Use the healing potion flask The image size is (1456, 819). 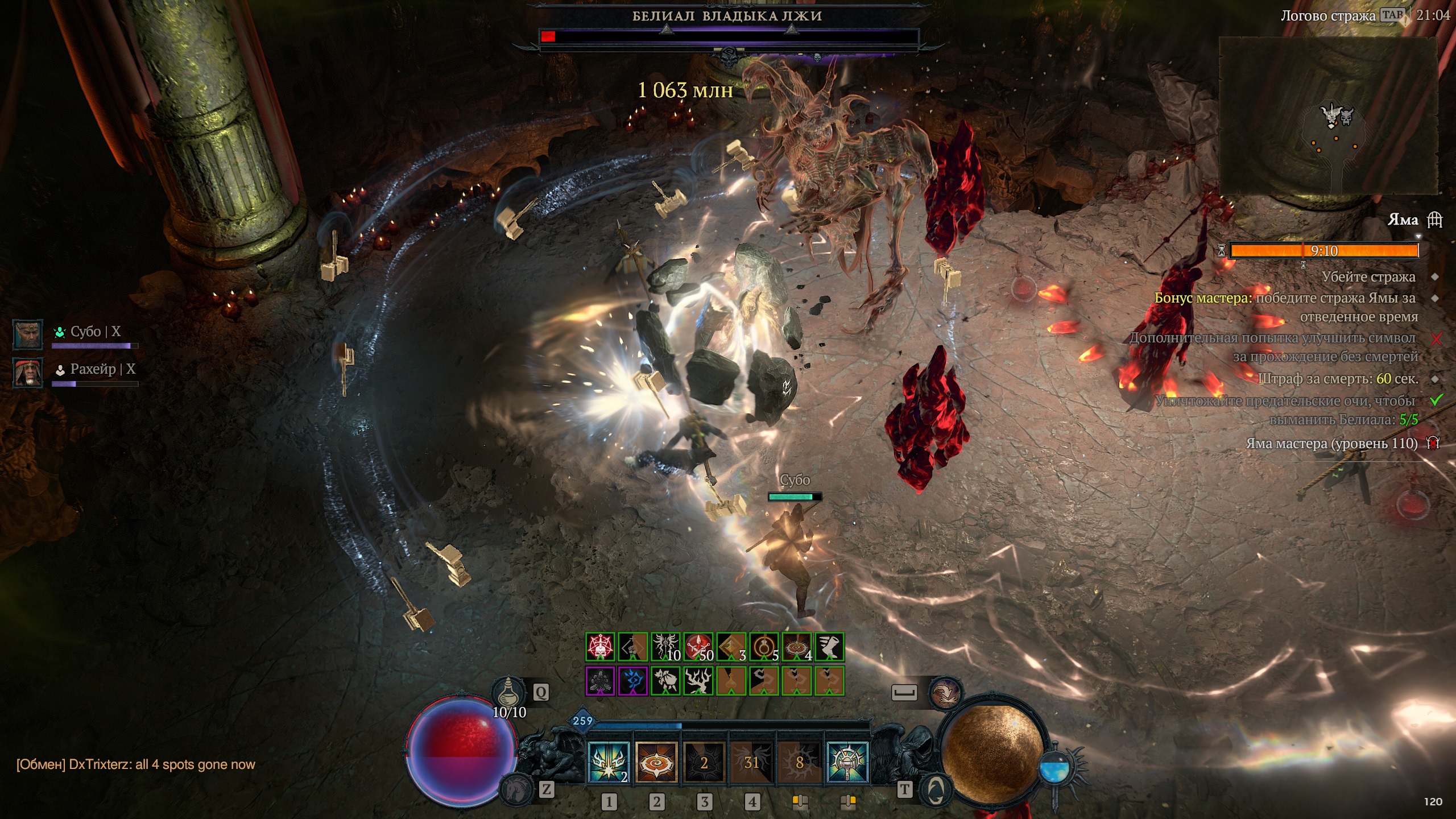(x=508, y=692)
